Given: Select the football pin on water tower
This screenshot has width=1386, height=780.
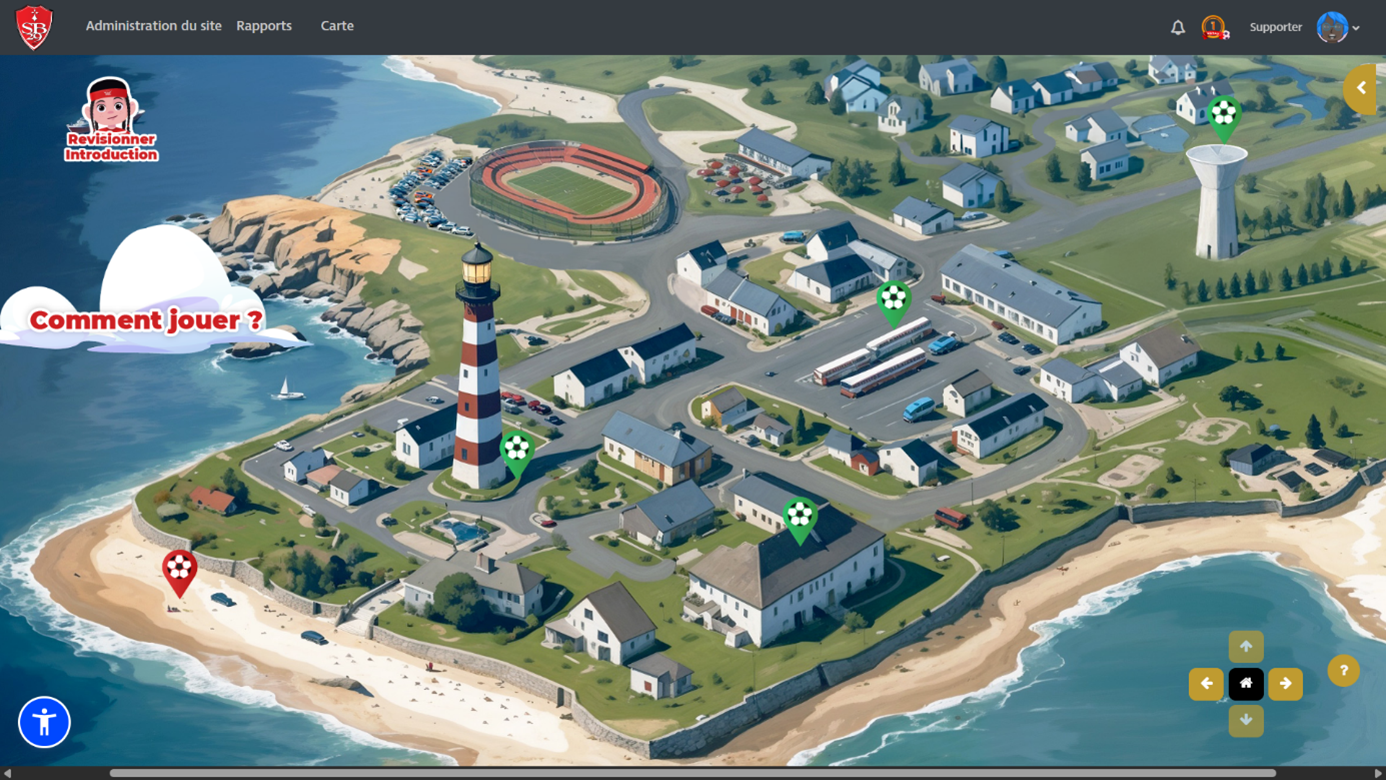Looking at the screenshot, I should click(1223, 115).
